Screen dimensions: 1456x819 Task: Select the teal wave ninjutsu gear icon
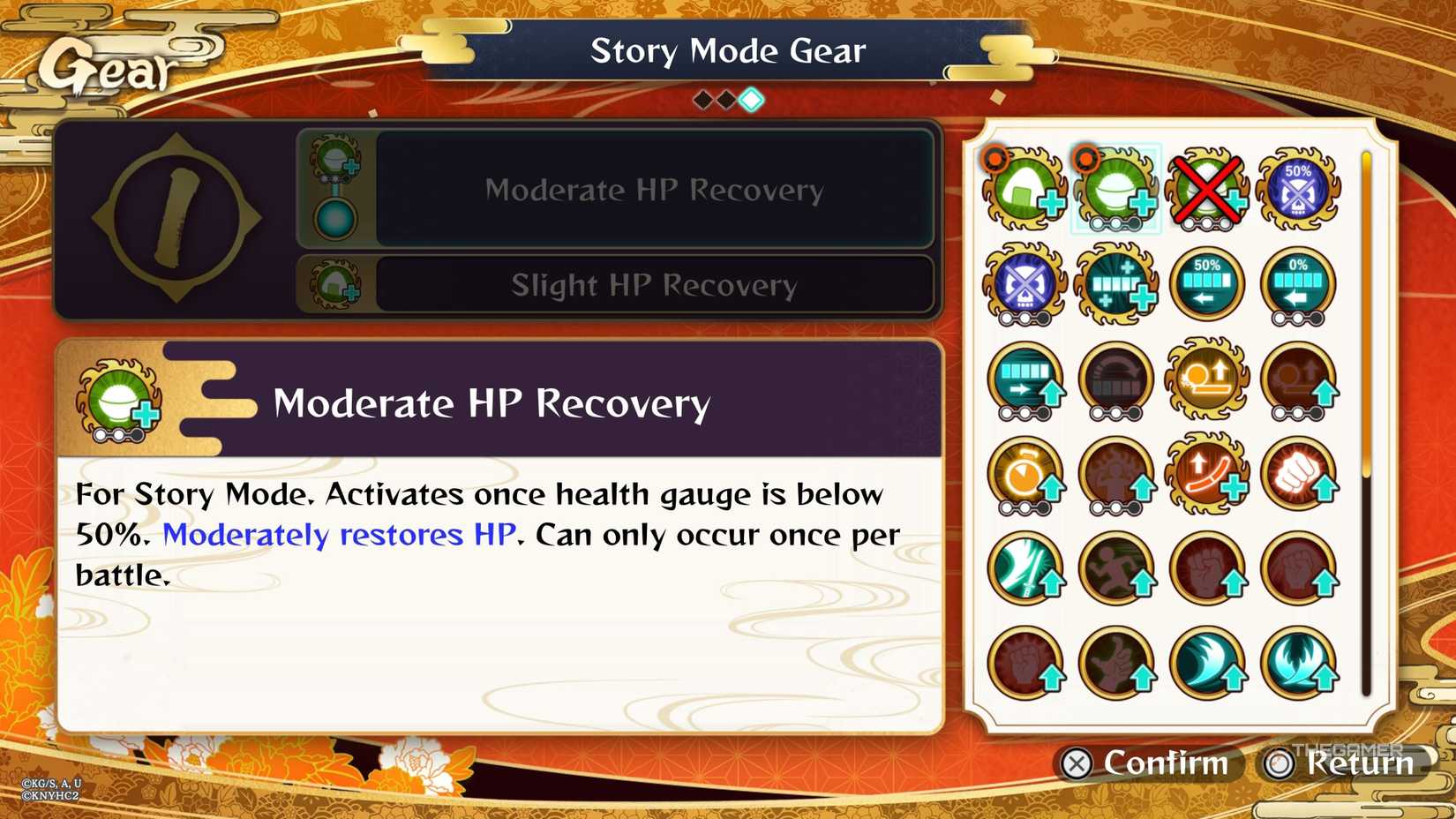coord(1207,665)
